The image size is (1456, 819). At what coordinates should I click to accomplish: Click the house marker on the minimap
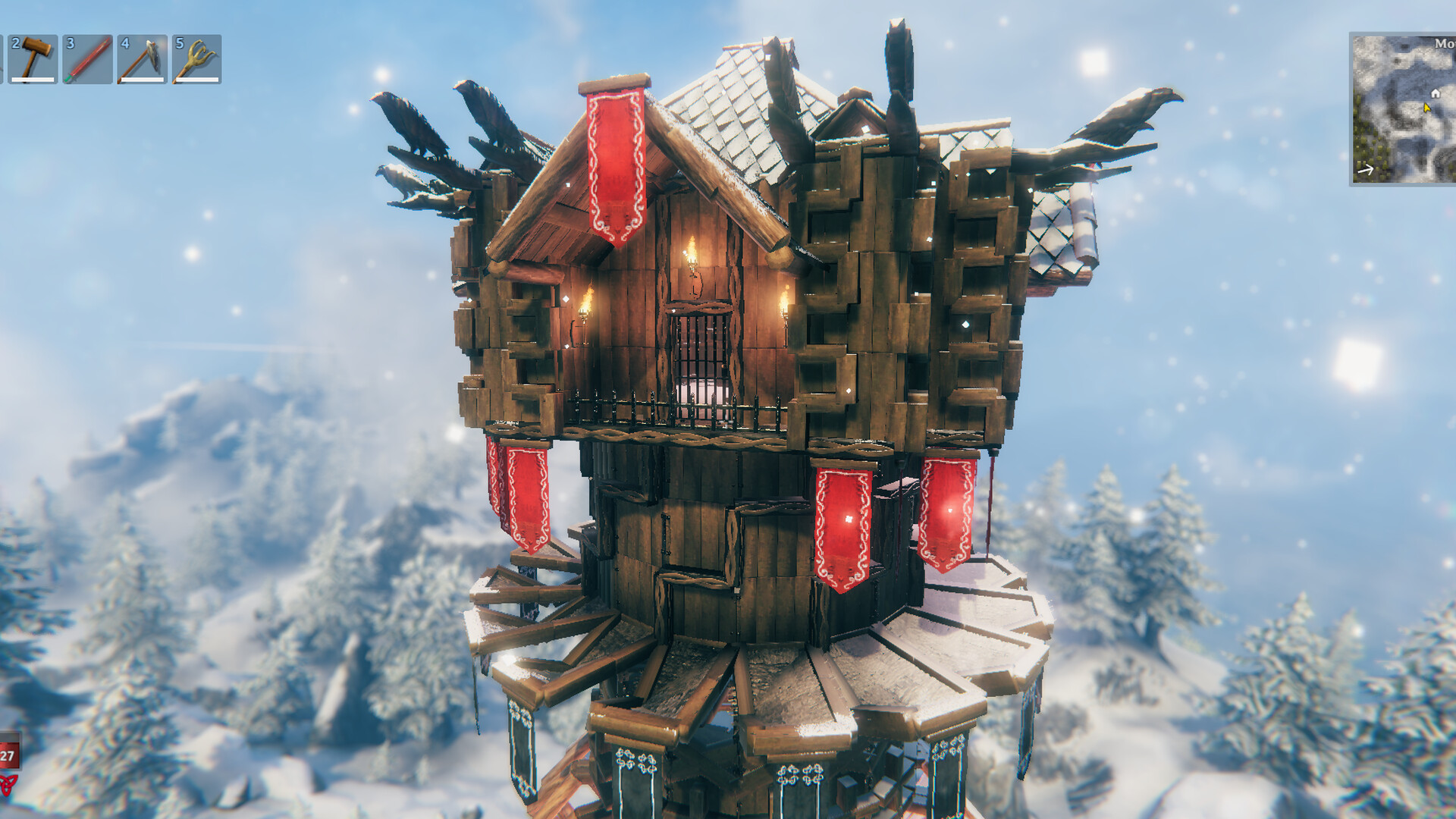[1436, 94]
